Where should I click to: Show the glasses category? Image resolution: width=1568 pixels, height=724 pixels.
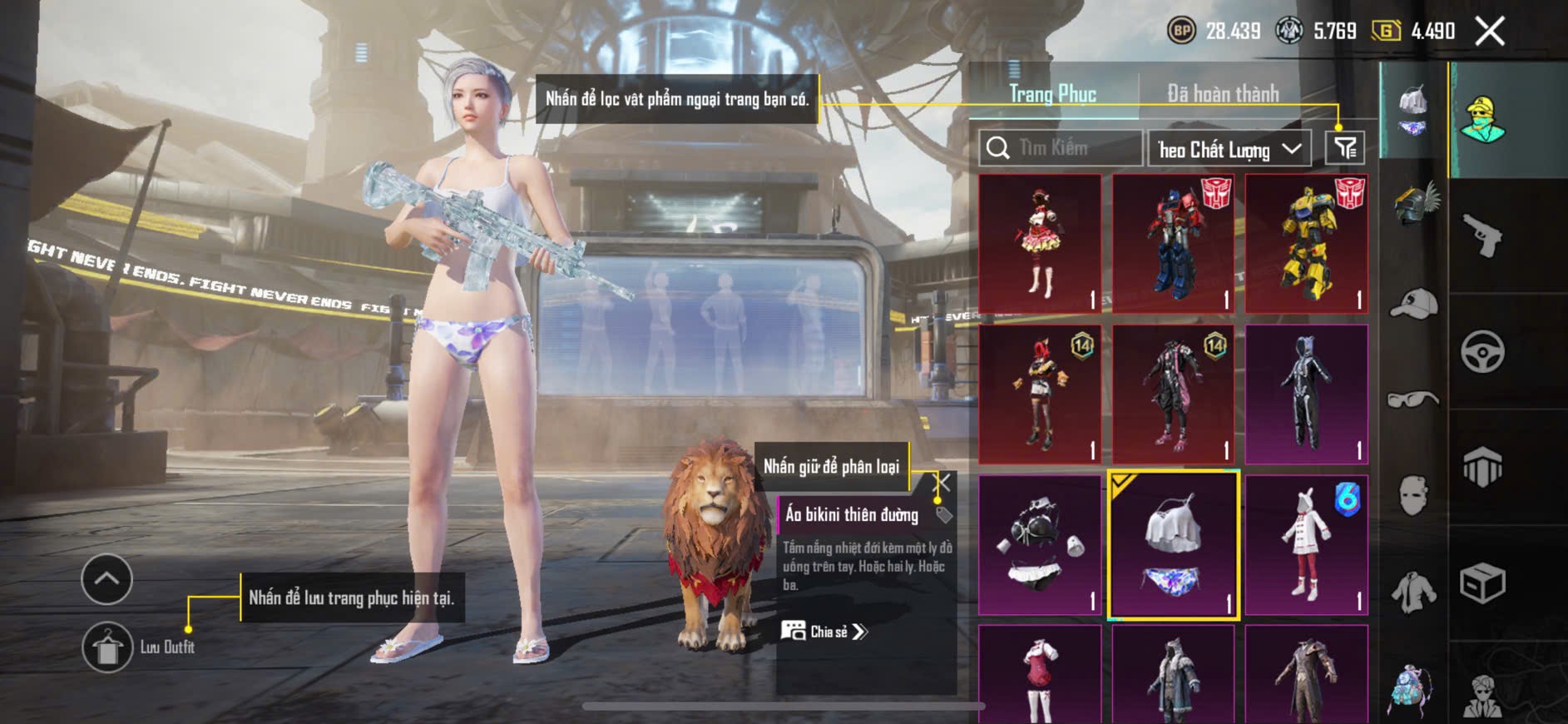coord(1413,399)
